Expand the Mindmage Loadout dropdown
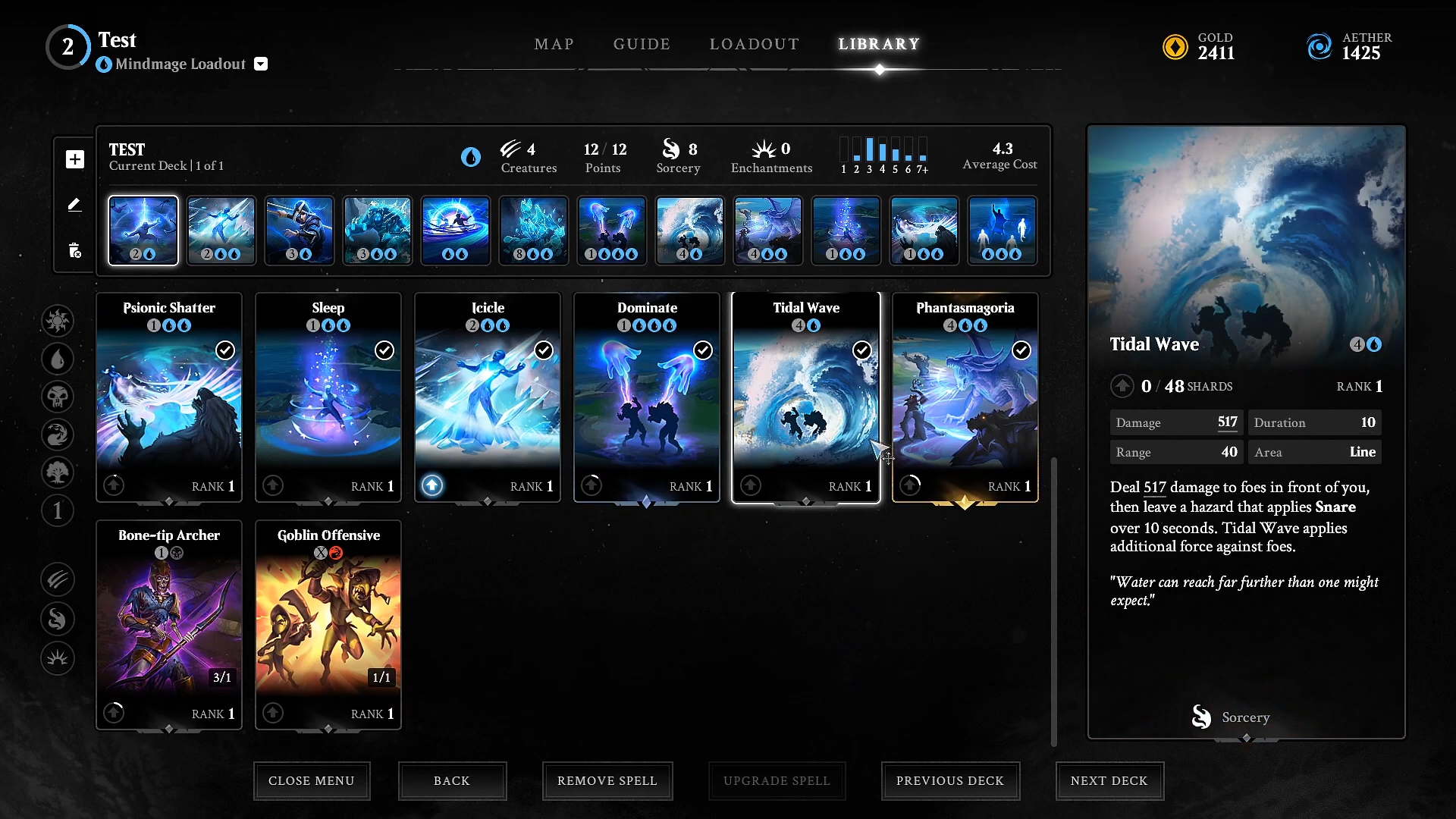The image size is (1456, 819). tap(261, 64)
